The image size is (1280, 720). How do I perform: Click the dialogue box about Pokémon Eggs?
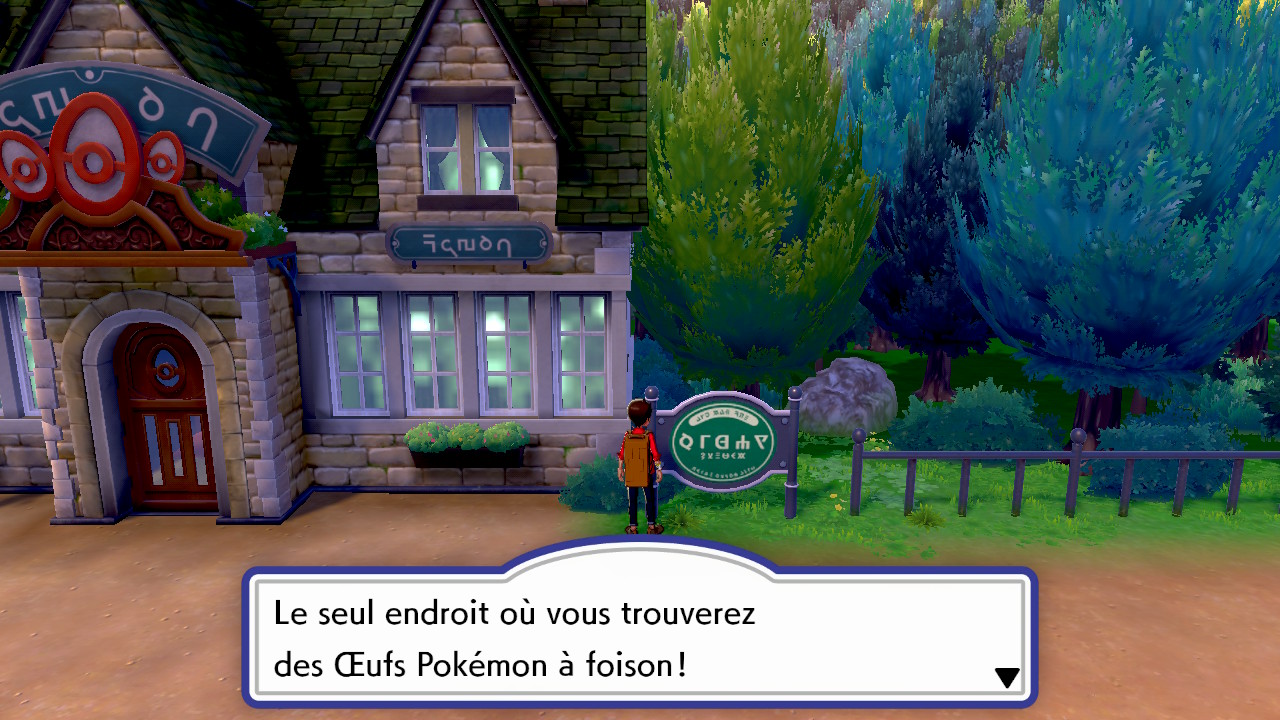638,638
